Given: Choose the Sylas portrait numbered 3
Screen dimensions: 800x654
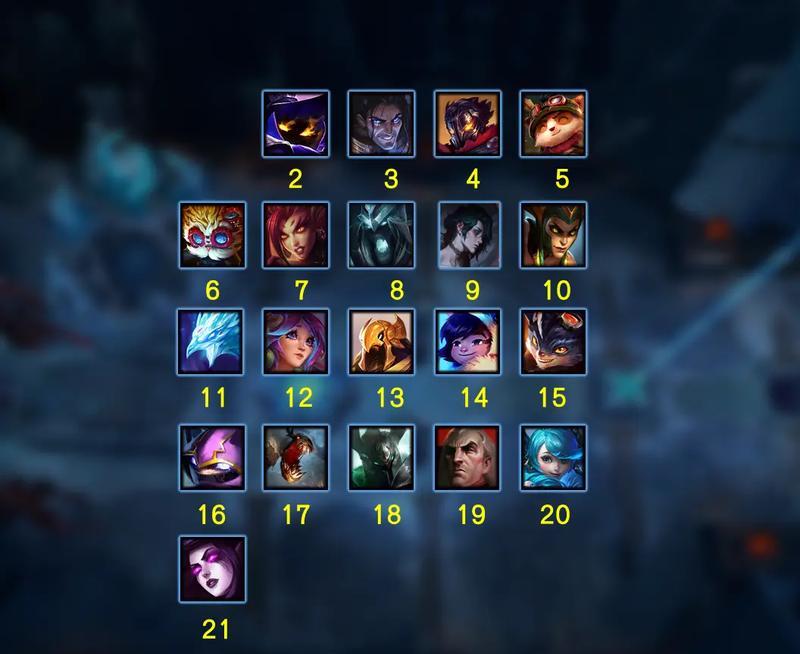Looking at the screenshot, I should click(381, 124).
